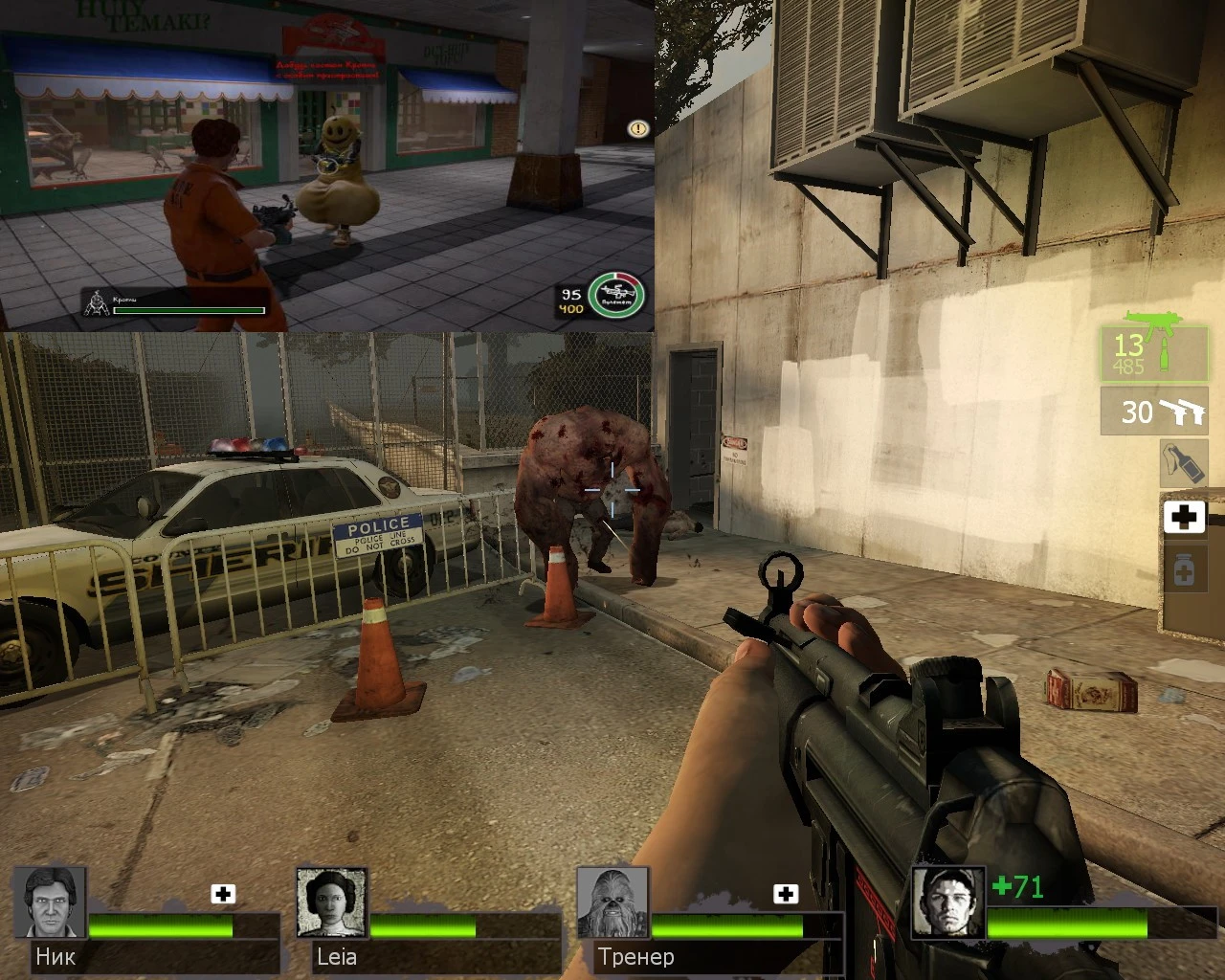Click the first aid cross beside Ник's portrait
Screen dimensions: 1225x980
pyautogui.click(x=224, y=893)
